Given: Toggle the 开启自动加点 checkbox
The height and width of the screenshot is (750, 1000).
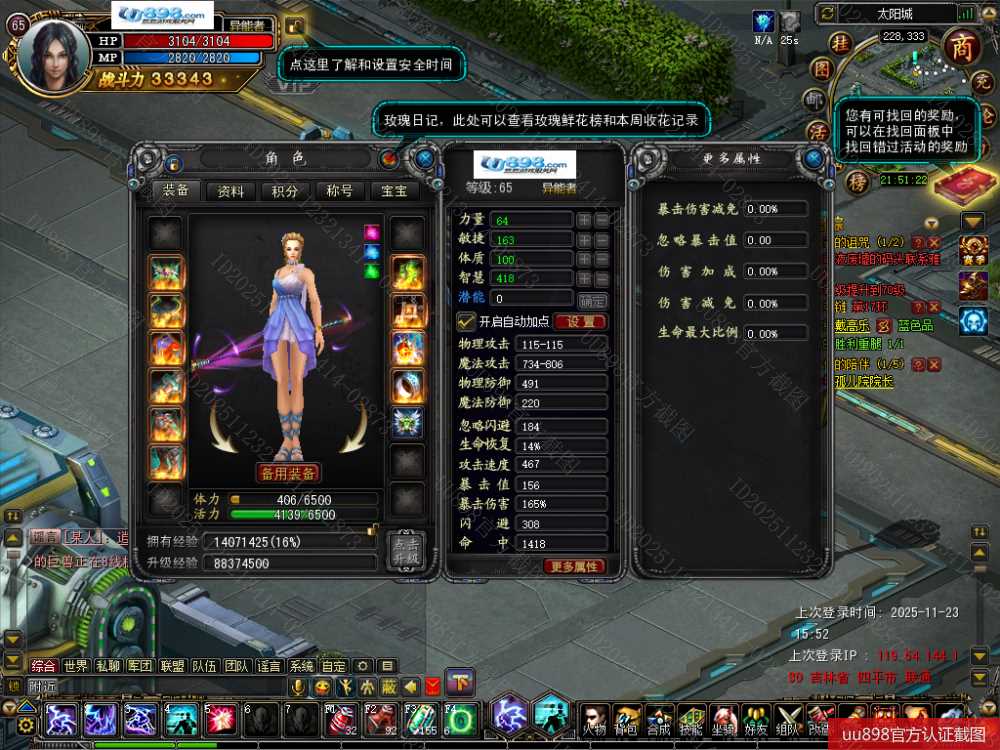Looking at the screenshot, I should pos(465,321).
